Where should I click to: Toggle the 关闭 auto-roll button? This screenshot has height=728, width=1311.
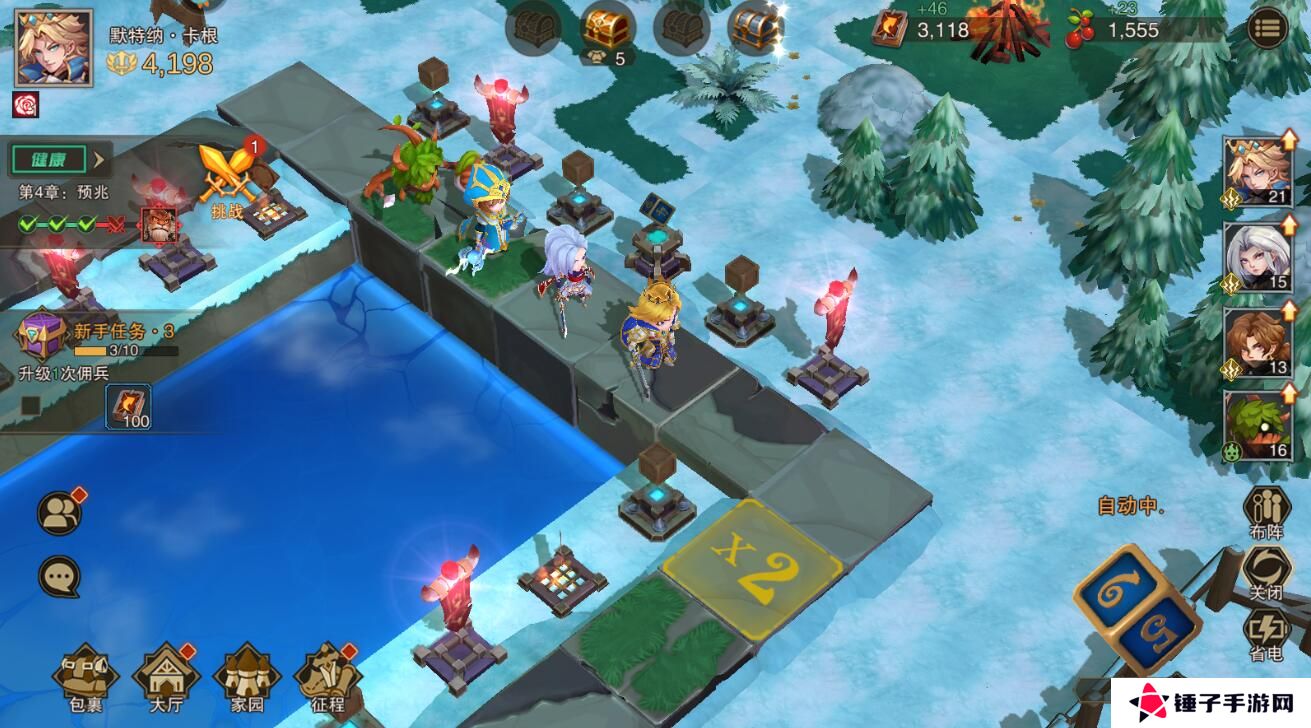(x=1265, y=573)
